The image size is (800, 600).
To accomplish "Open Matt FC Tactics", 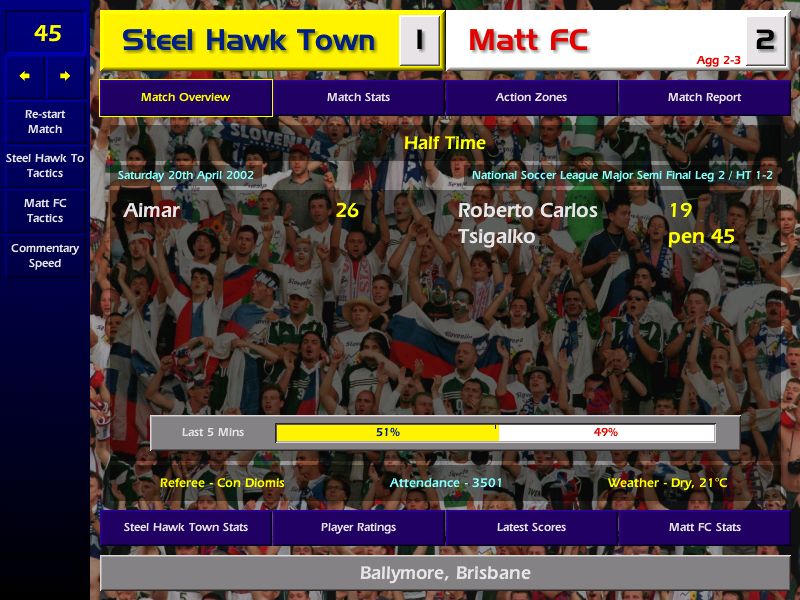I will point(45,210).
